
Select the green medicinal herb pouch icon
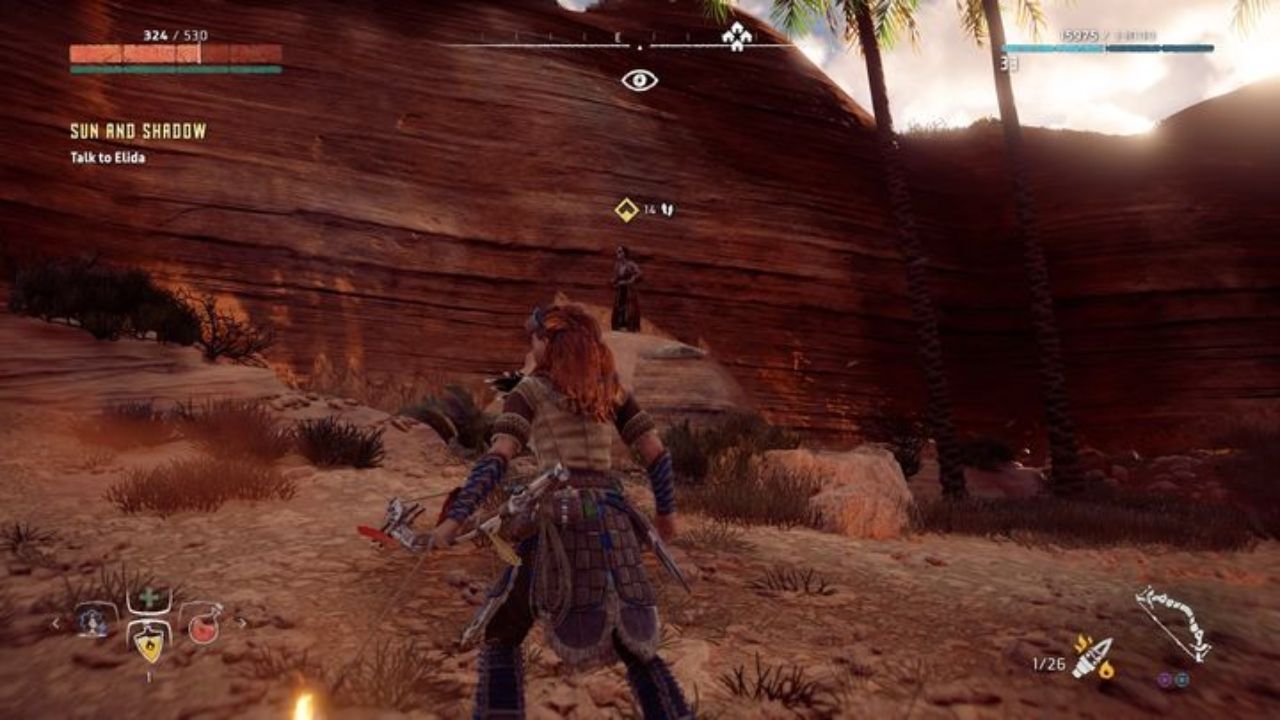pos(147,598)
